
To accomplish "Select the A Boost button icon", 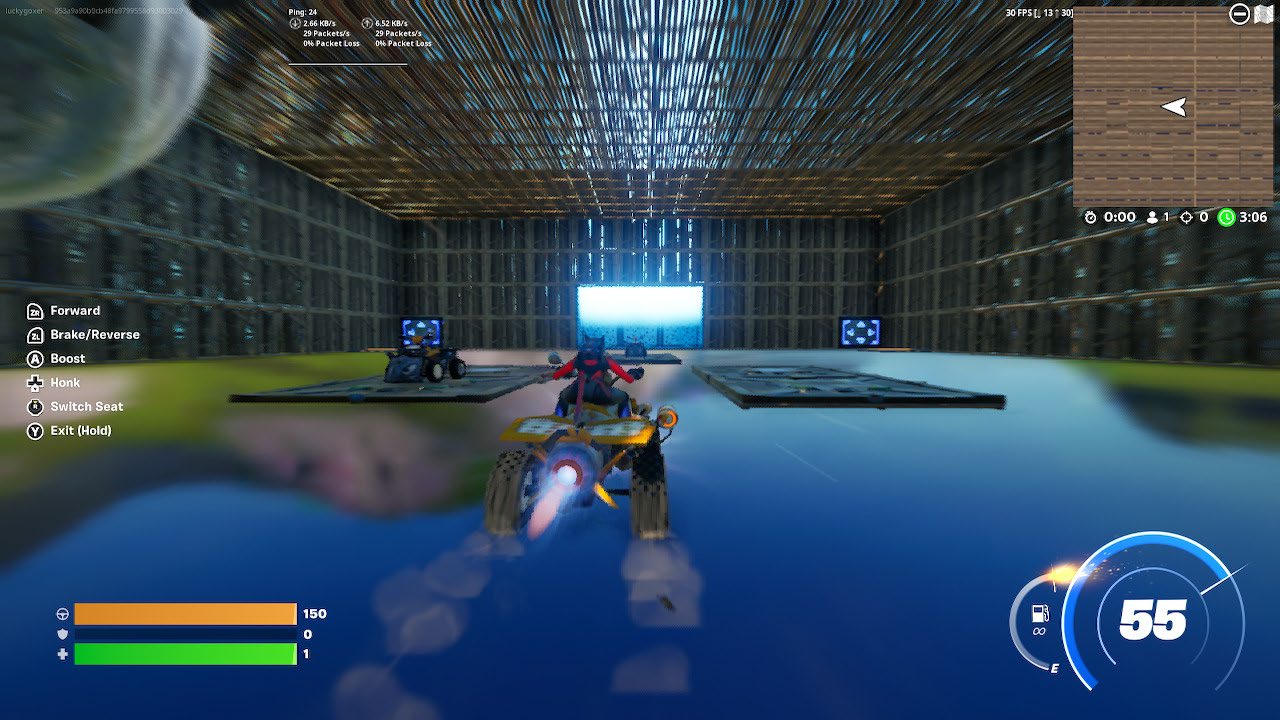I will click(34, 358).
